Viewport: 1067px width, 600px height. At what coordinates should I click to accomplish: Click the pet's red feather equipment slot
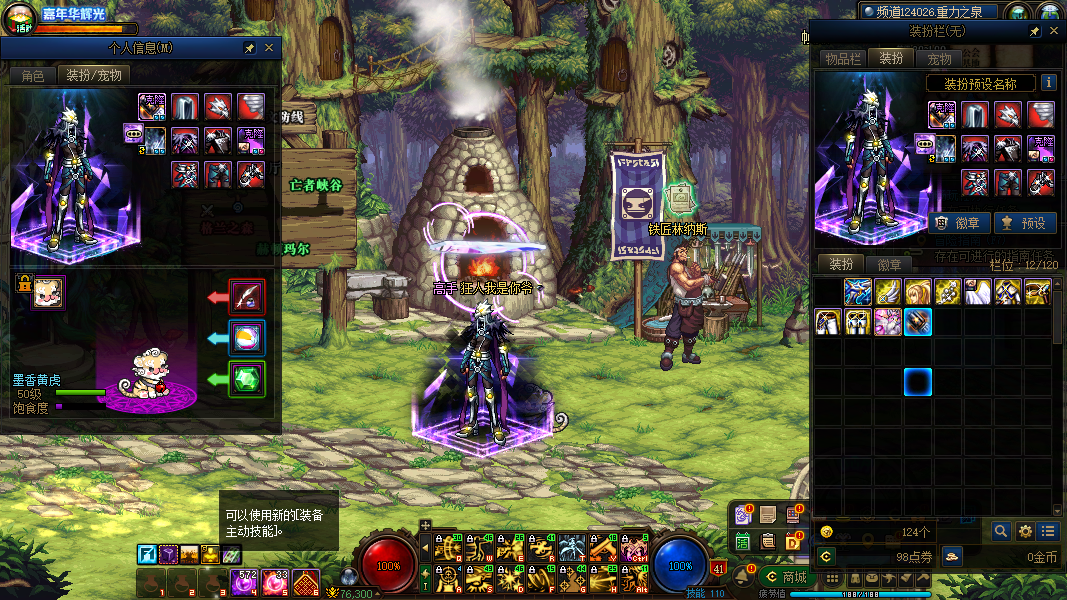247,296
